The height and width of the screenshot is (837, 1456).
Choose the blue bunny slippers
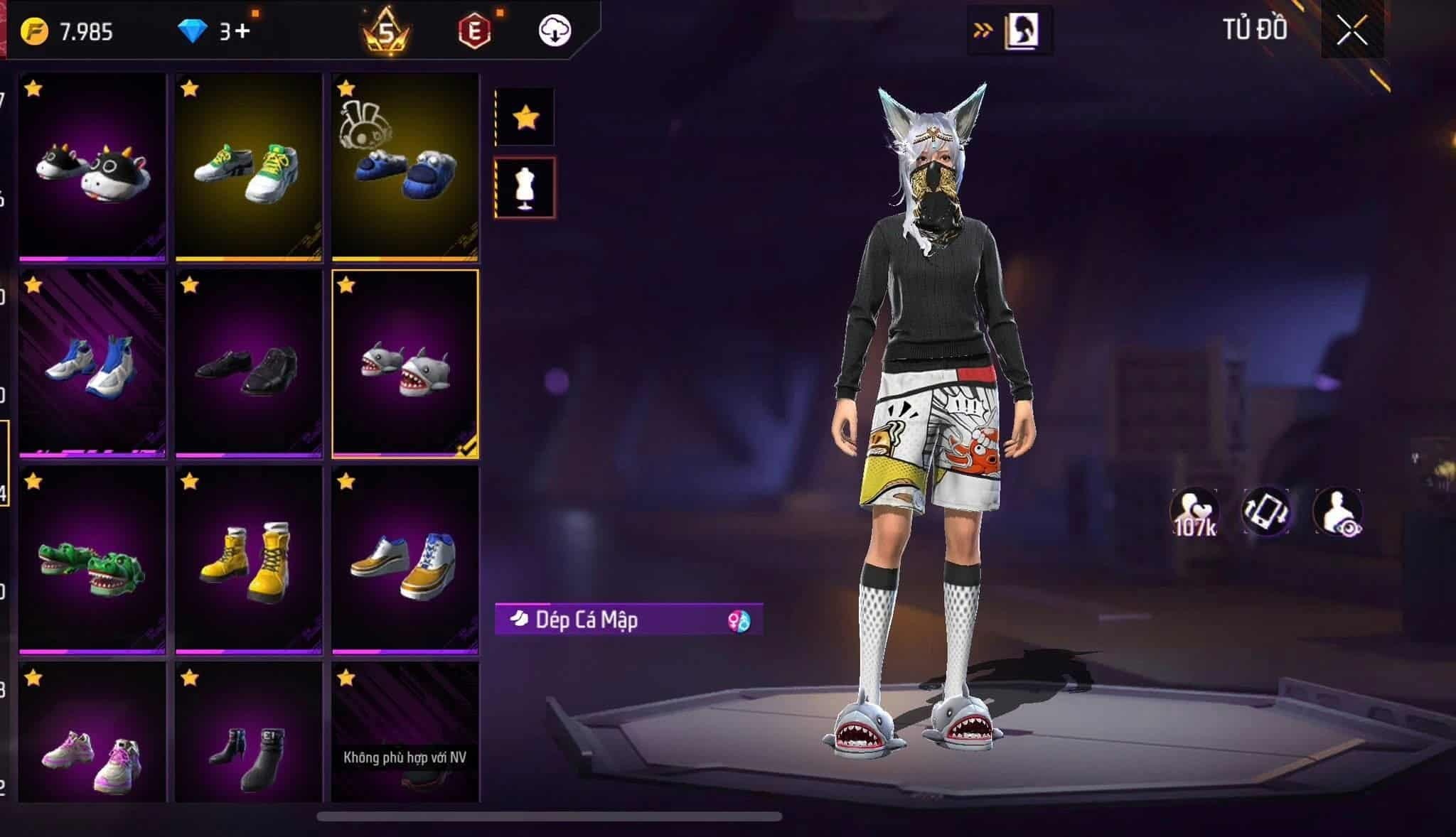pyautogui.click(x=405, y=168)
